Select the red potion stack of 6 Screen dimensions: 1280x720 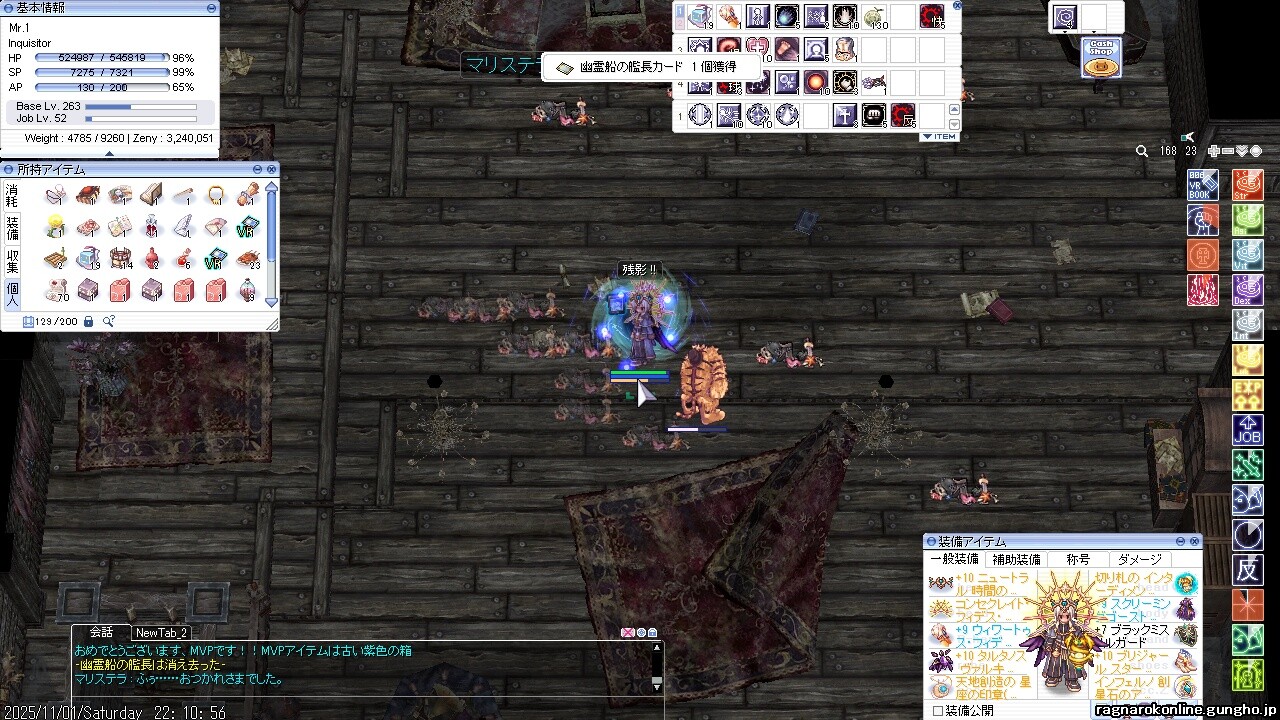(x=183, y=259)
